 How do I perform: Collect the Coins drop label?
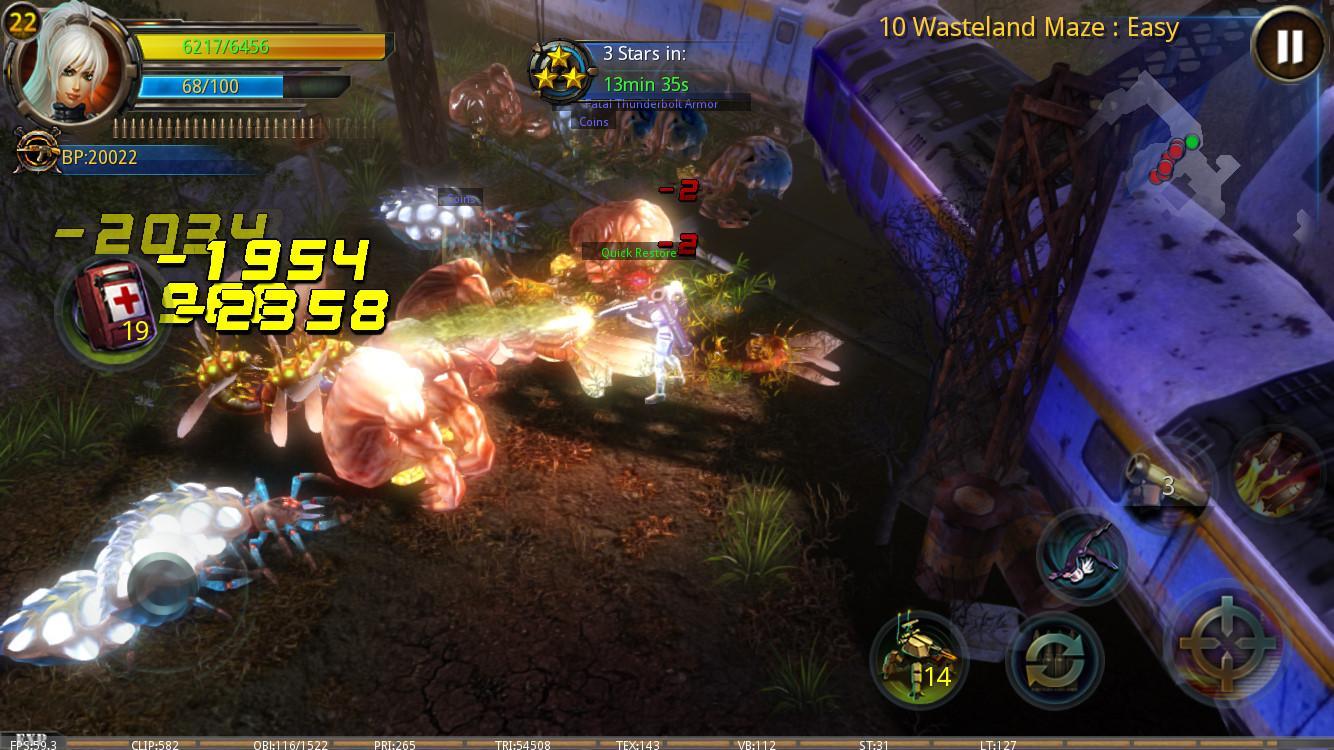592,121
